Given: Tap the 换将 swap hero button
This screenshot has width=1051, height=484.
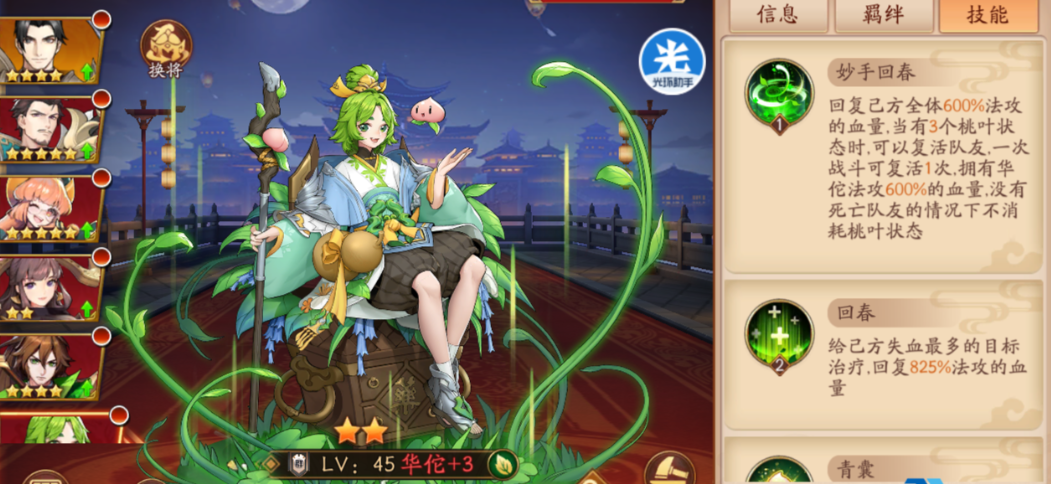Looking at the screenshot, I should coord(165,48).
